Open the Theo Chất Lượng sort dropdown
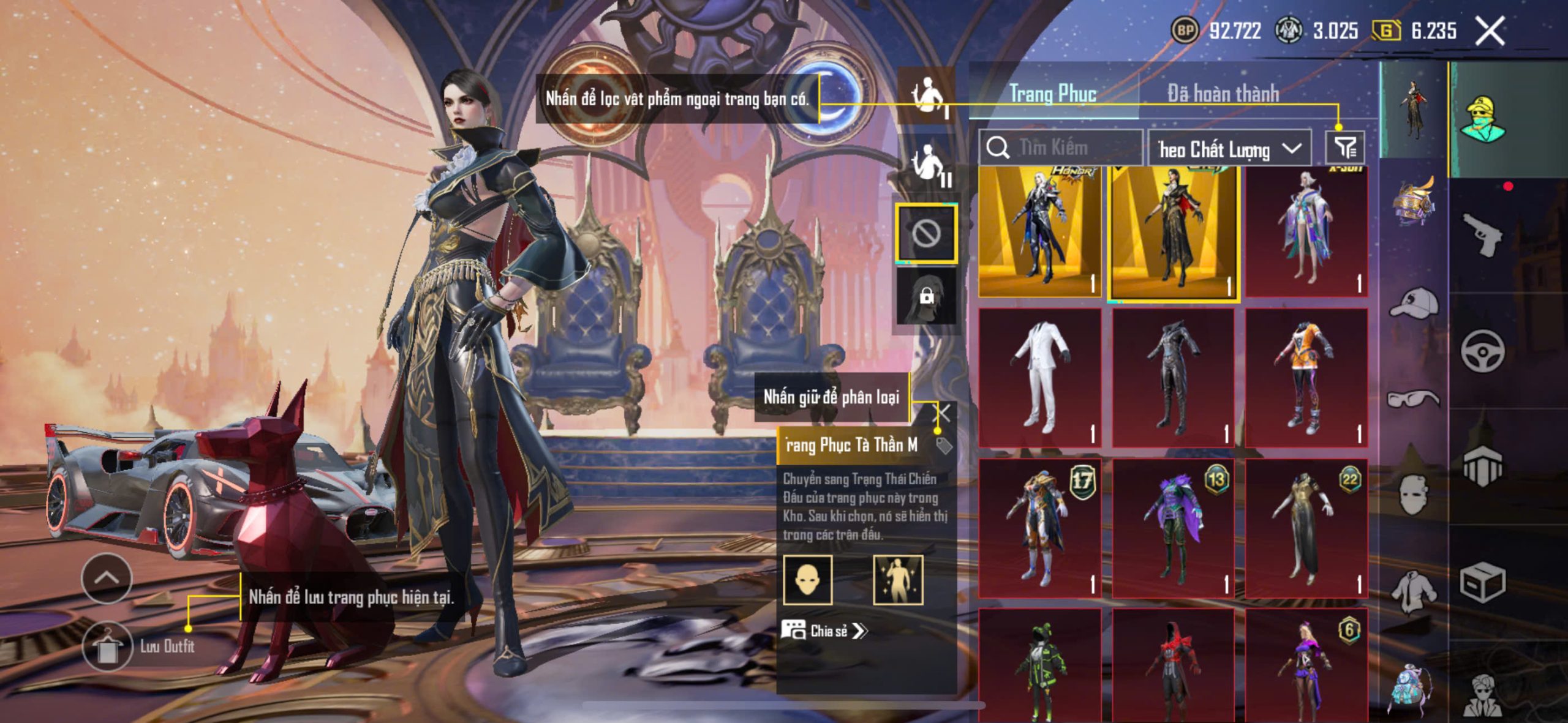This screenshot has width=1568, height=723. coord(1229,149)
